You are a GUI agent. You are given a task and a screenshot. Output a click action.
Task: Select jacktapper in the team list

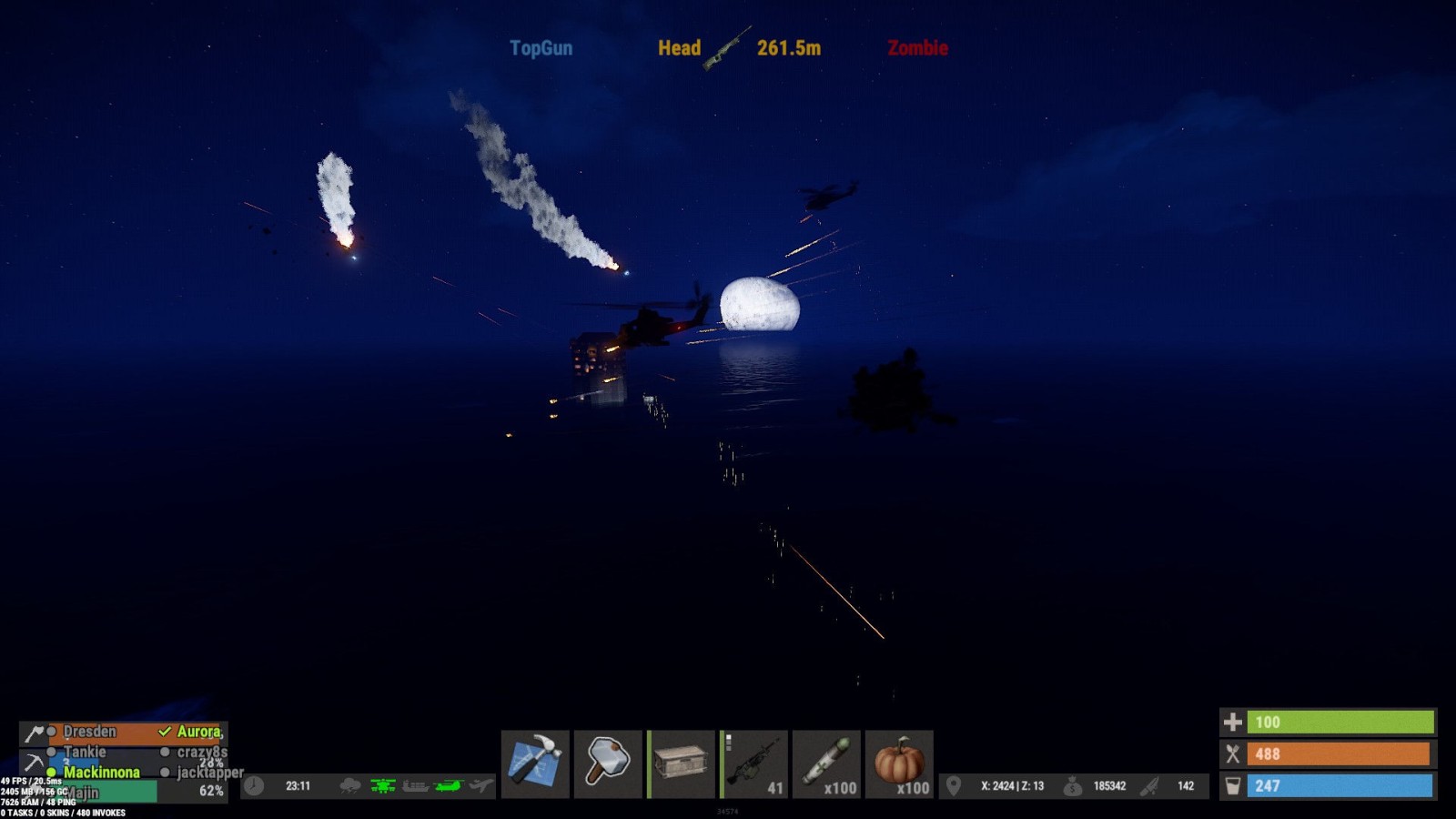pos(209,773)
